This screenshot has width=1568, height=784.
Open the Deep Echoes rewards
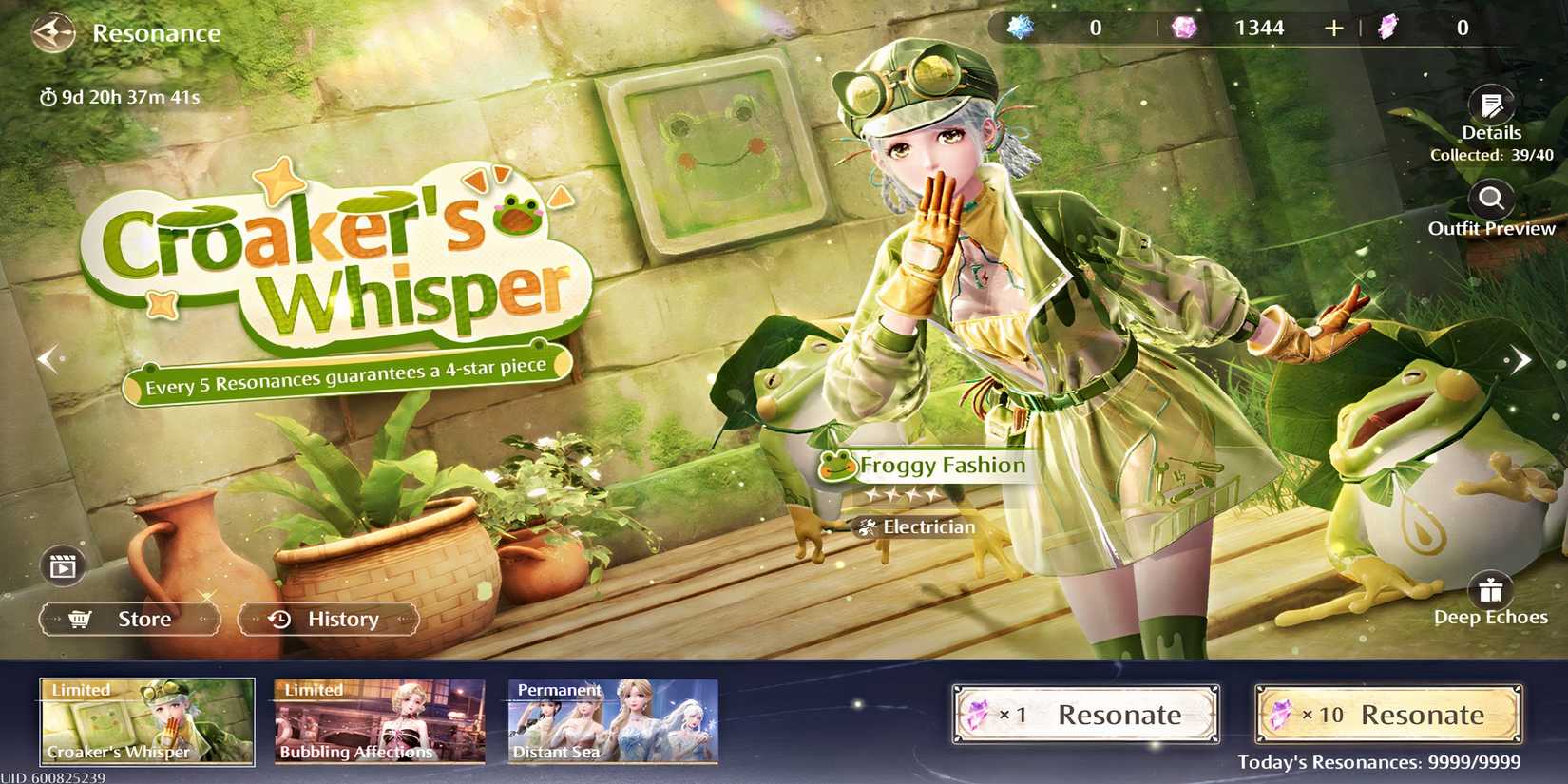tap(1491, 589)
